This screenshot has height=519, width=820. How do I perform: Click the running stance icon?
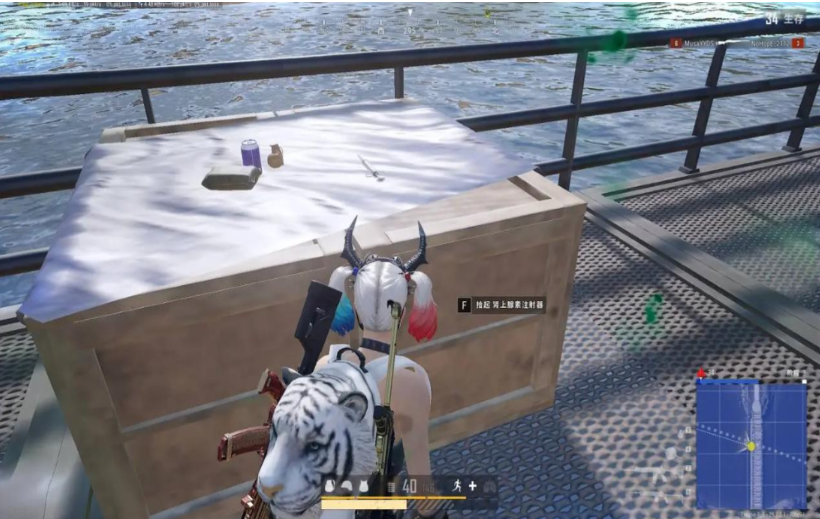[456, 486]
